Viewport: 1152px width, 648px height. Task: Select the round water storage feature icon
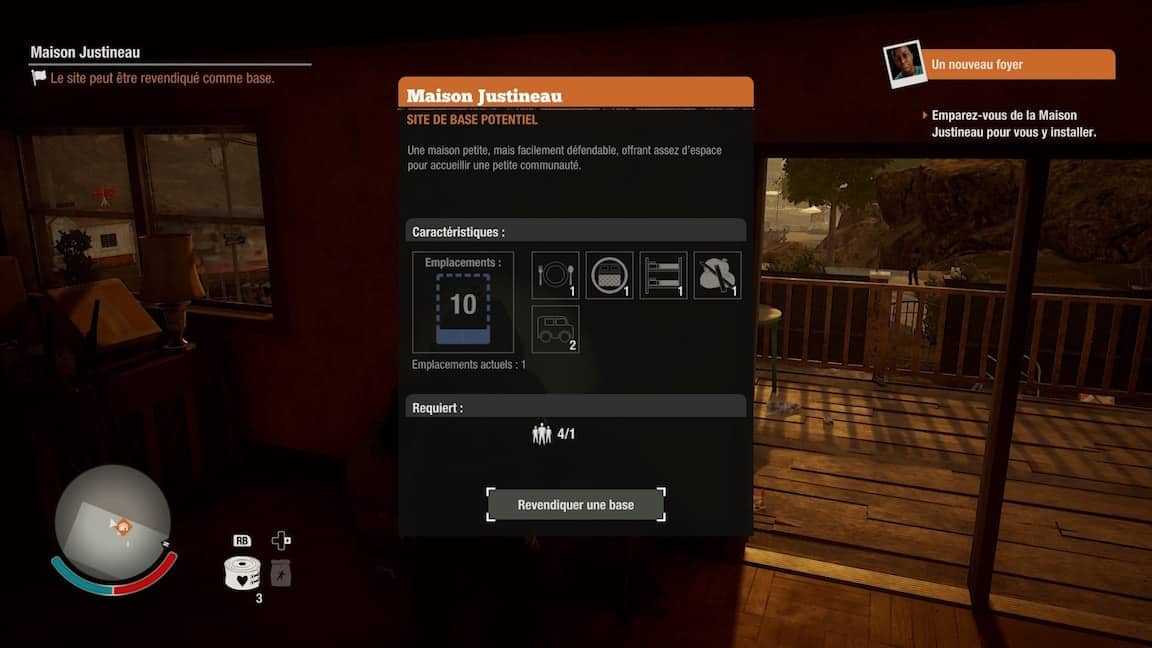609,275
